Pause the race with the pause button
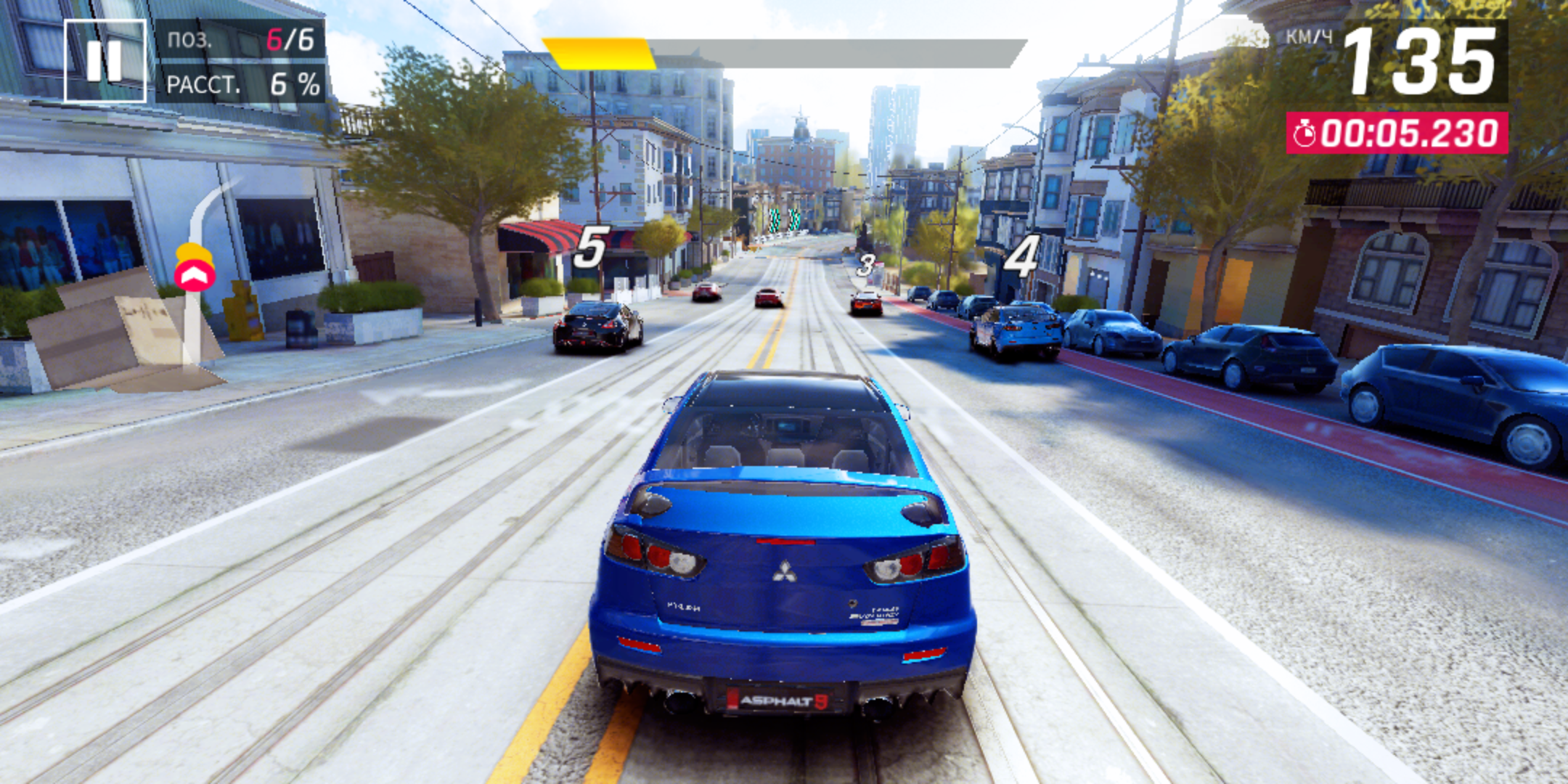The height and width of the screenshot is (784, 1568). tap(105, 61)
